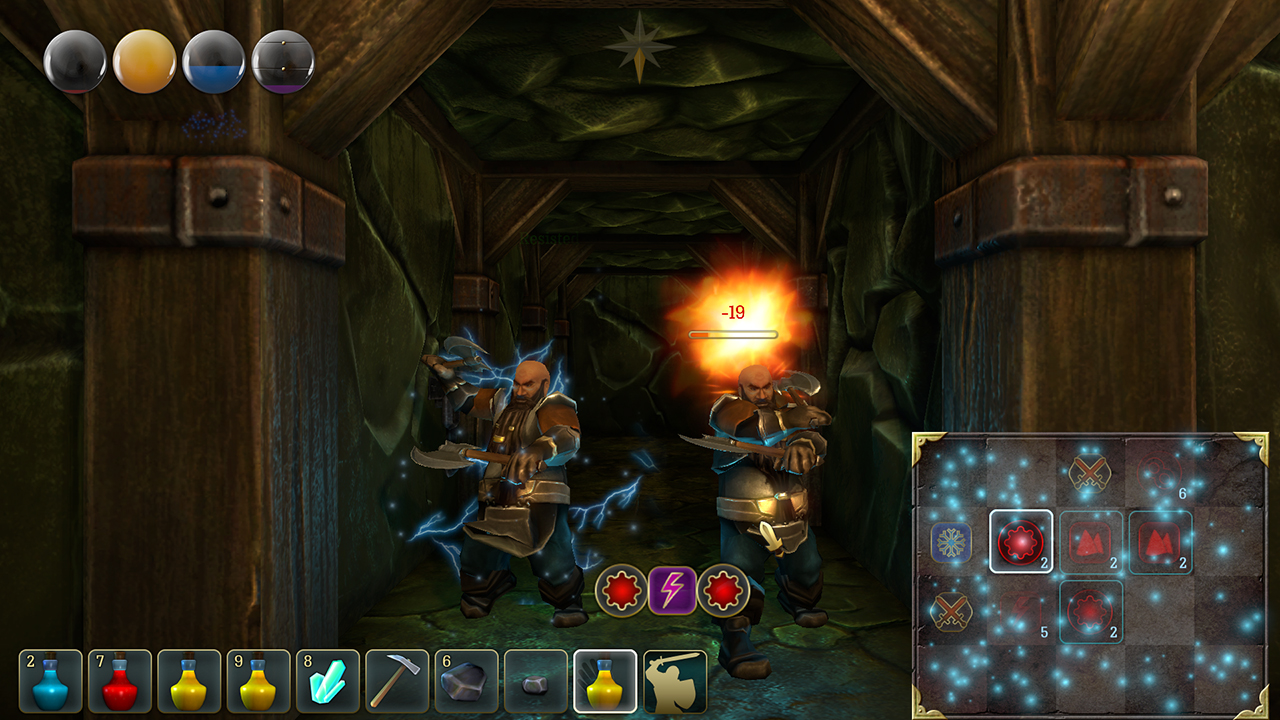This screenshot has width=1280, height=720.
Task: Select the yellow potion stack of 9
Action: pos(258,681)
